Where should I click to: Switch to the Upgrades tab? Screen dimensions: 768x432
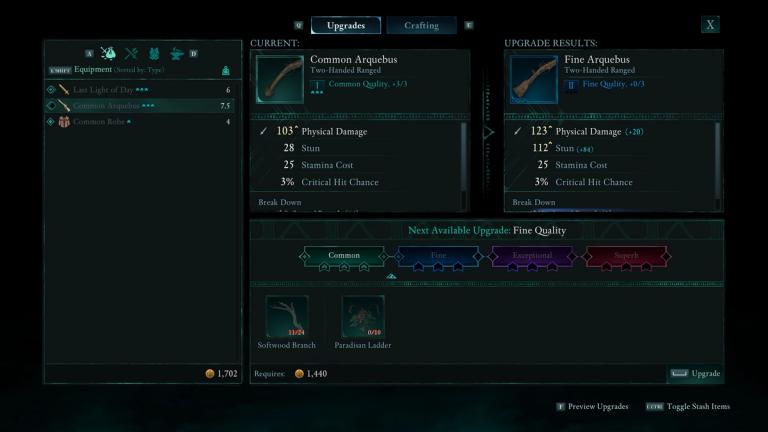346,25
